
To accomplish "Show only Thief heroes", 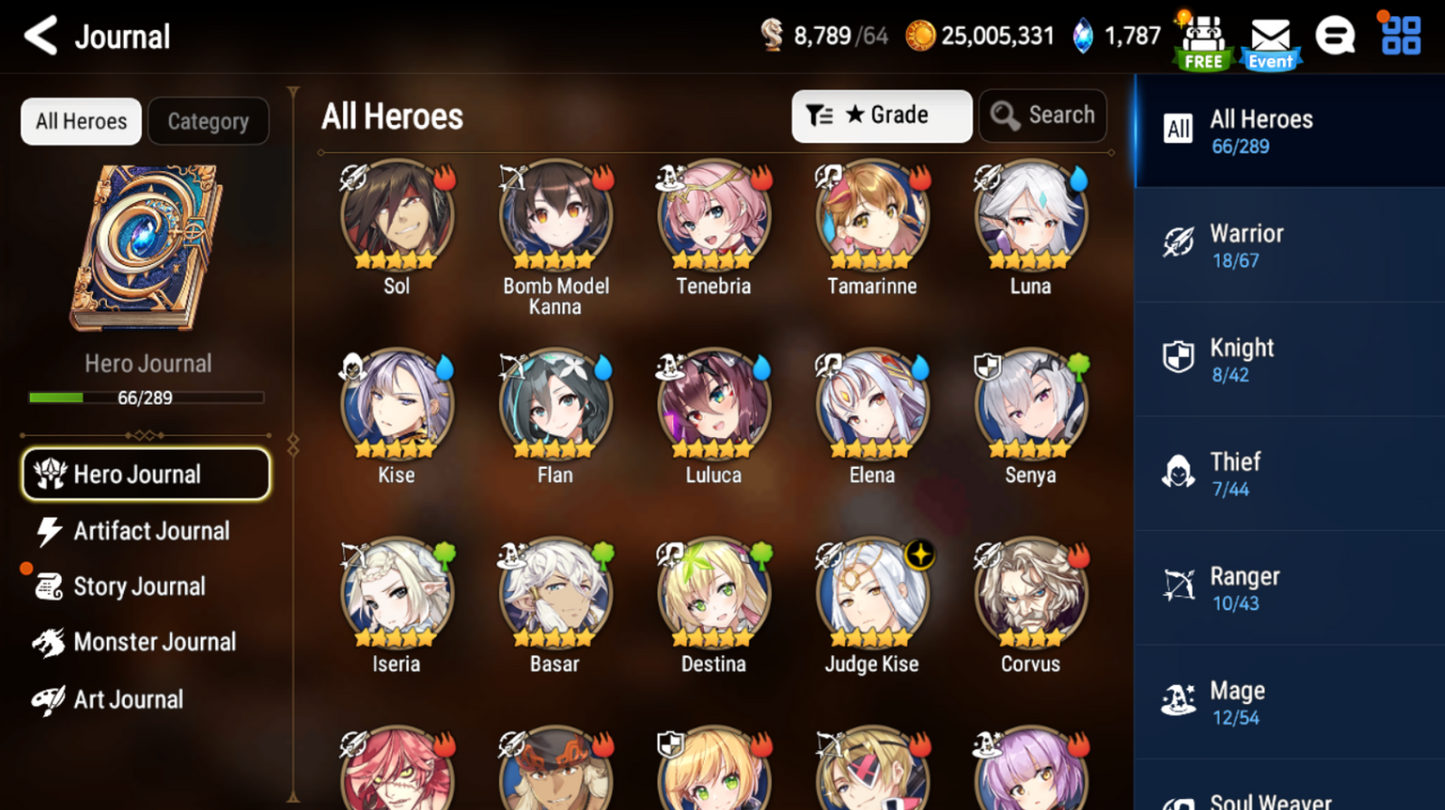I will [x=1288, y=474].
